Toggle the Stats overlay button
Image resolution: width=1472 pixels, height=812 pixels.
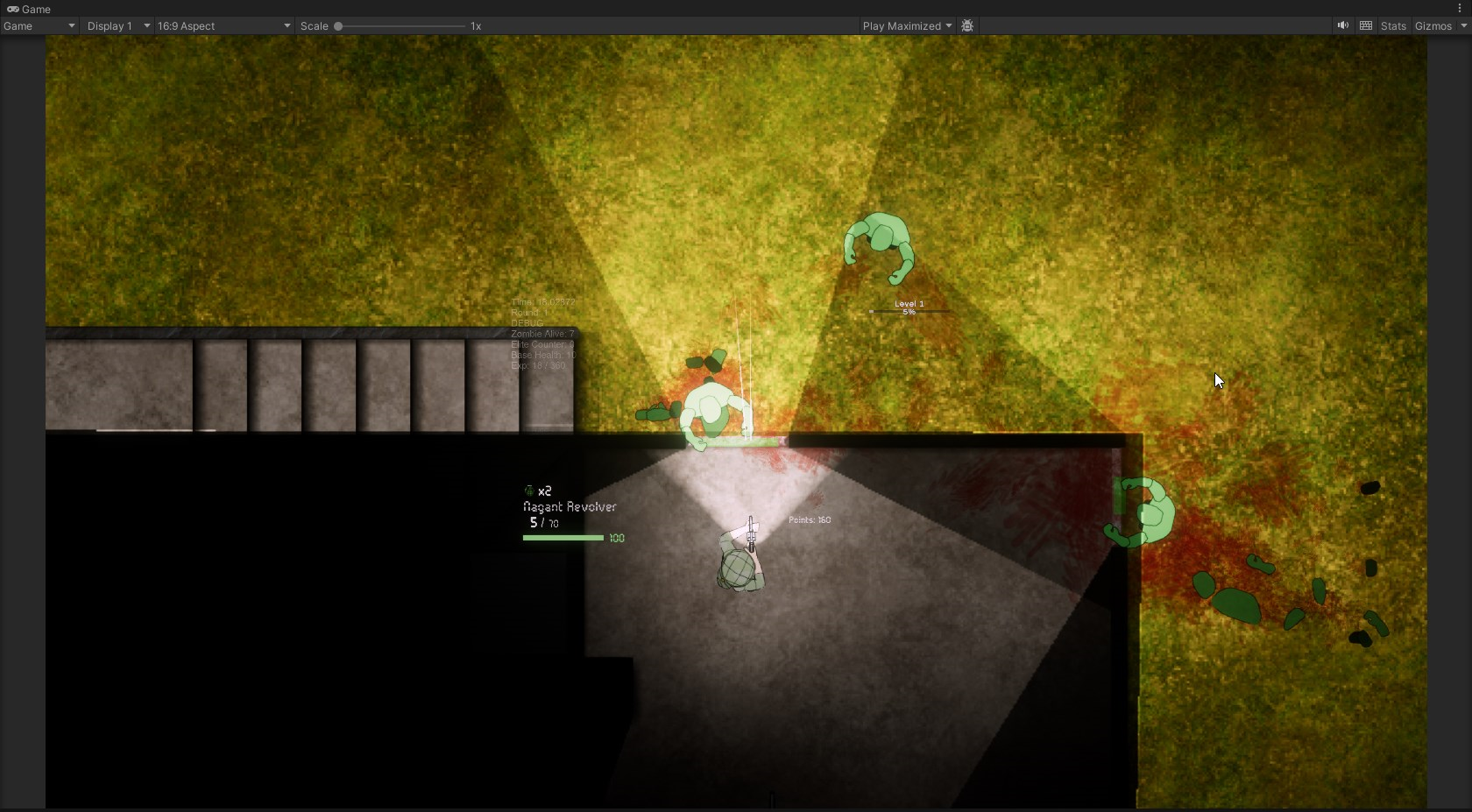pos(1392,26)
